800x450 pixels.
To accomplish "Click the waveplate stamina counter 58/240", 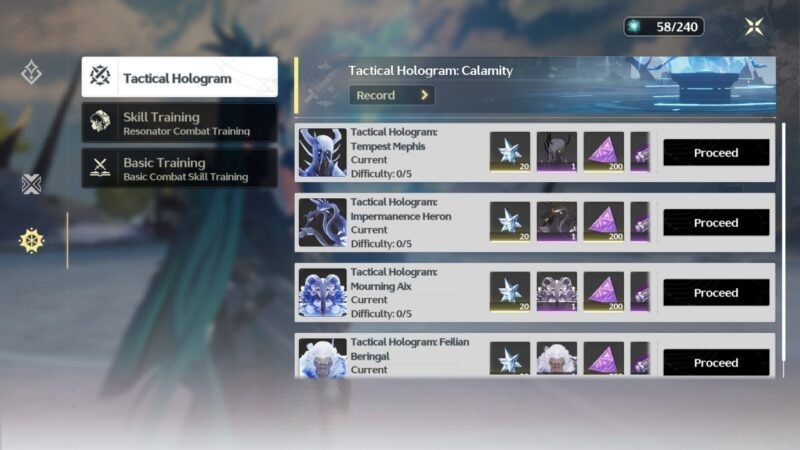I will (x=664, y=27).
